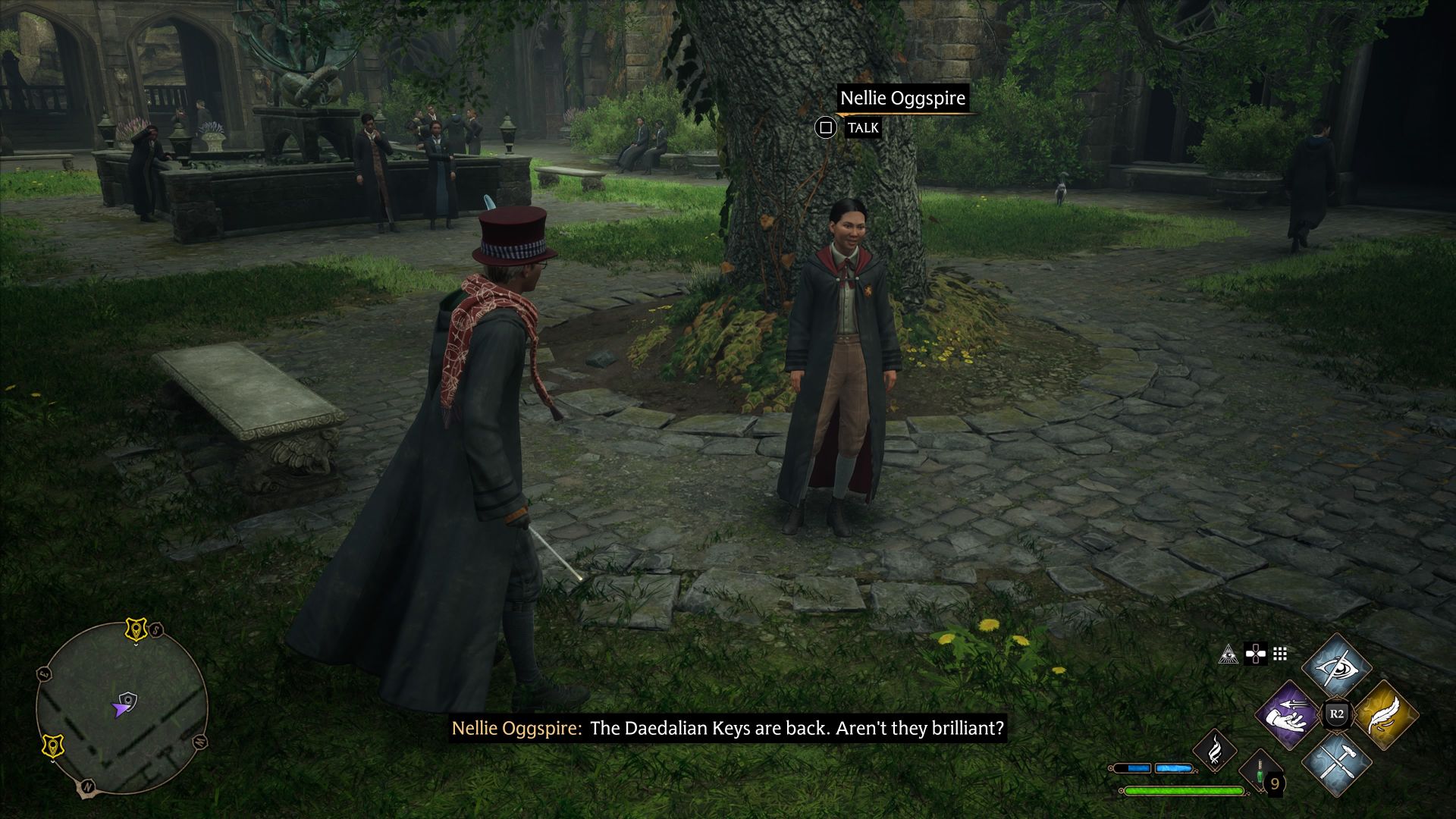Open the spell set grid icon
1456x819 pixels.
[x=1279, y=653]
